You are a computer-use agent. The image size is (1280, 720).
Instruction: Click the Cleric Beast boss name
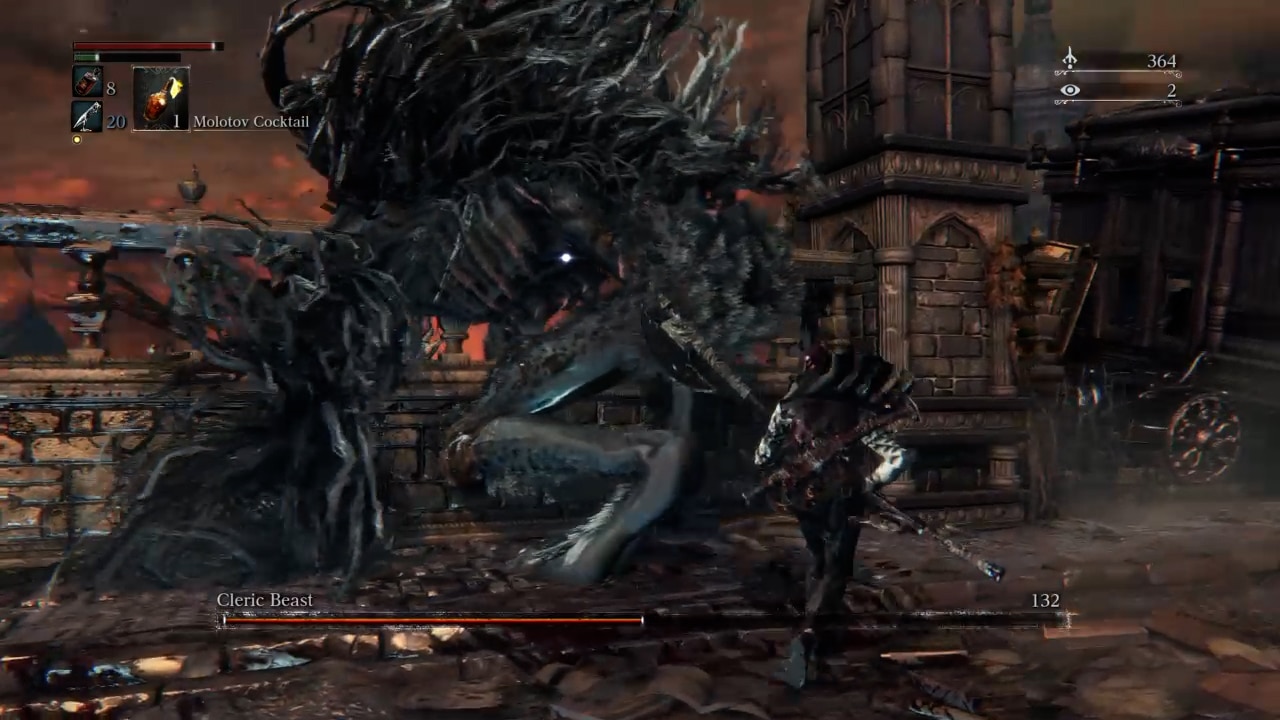tap(264, 600)
